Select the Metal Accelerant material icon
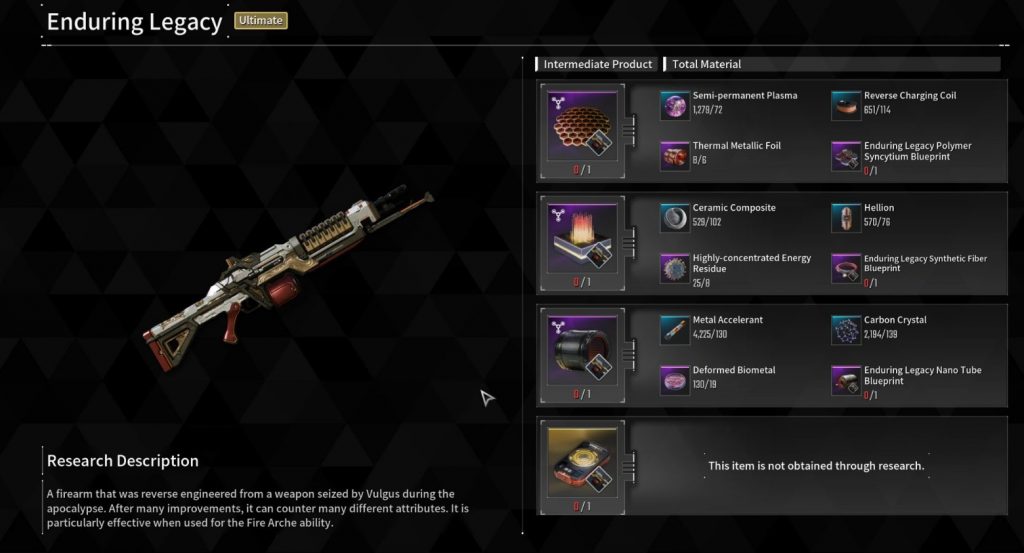This screenshot has width=1024, height=553. pyautogui.click(x=674, y=329)
